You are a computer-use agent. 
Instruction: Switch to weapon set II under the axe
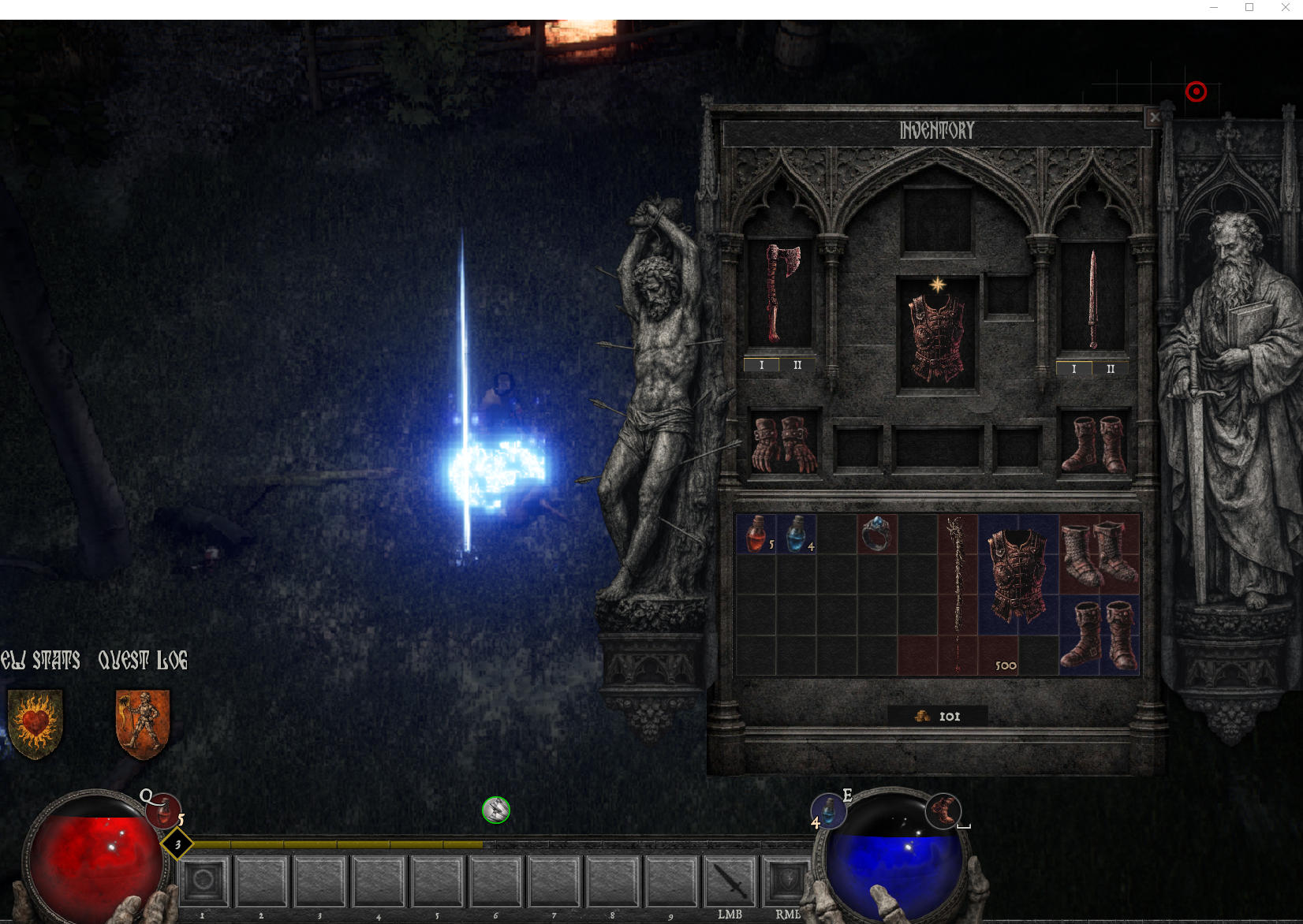coord(797,365)
